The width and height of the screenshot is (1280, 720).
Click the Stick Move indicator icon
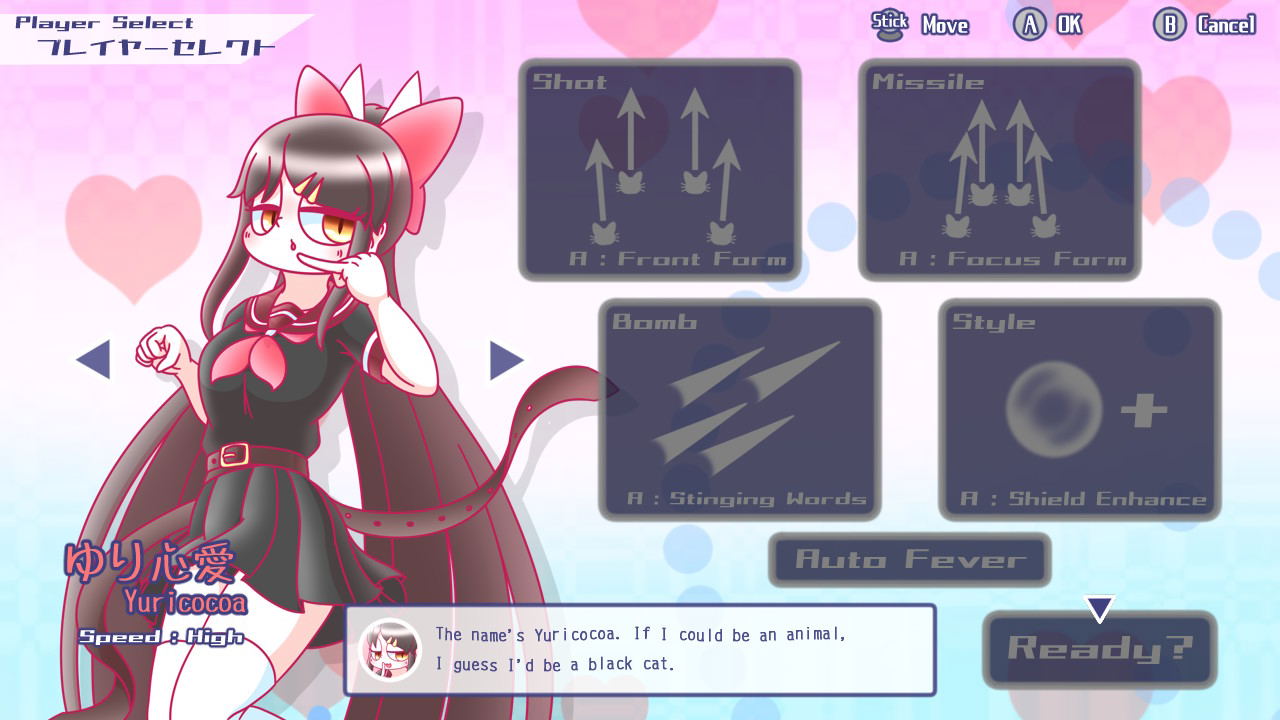tap(889, 22)
